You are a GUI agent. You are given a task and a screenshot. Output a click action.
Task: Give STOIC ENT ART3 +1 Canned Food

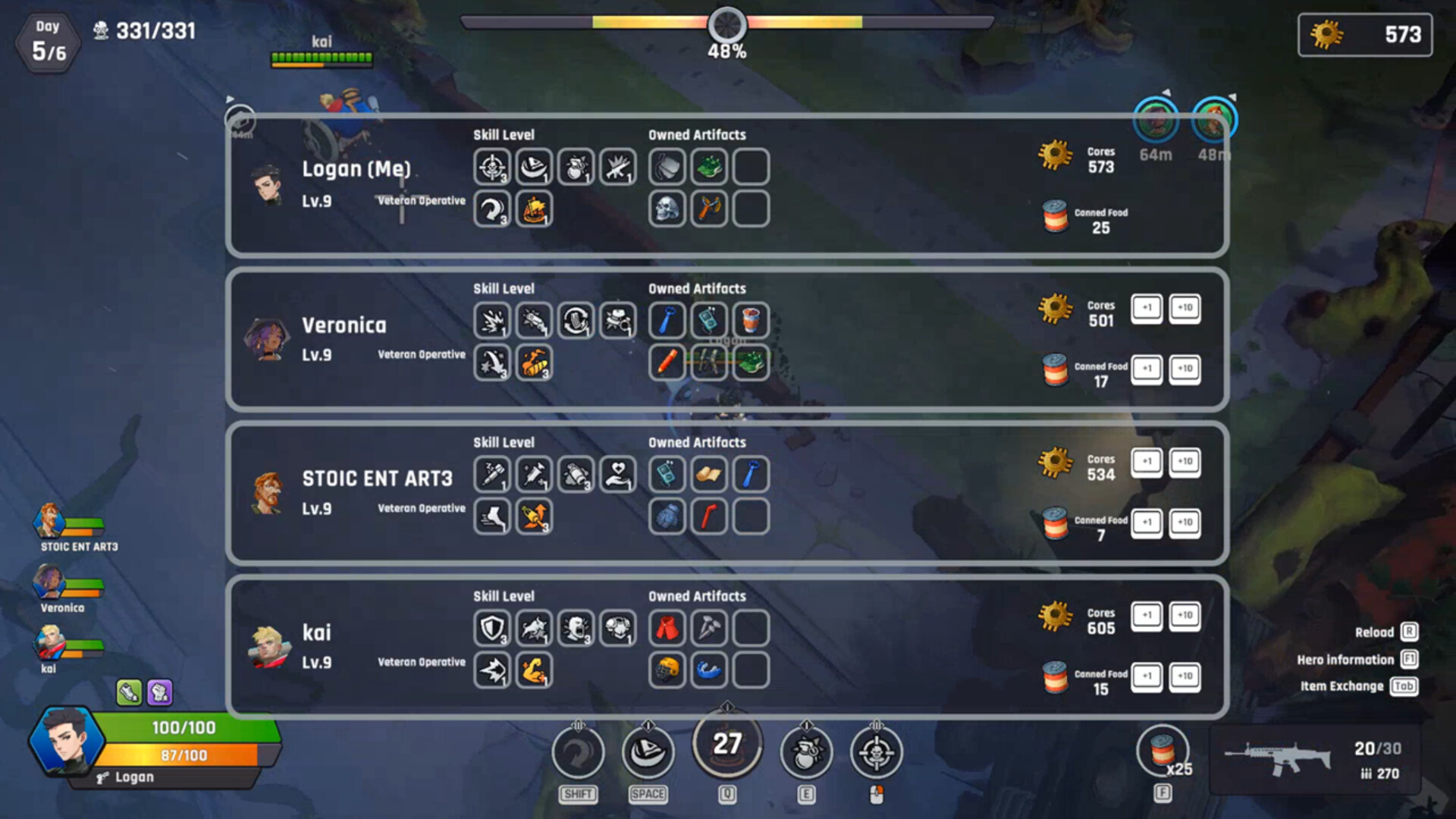1147,522
